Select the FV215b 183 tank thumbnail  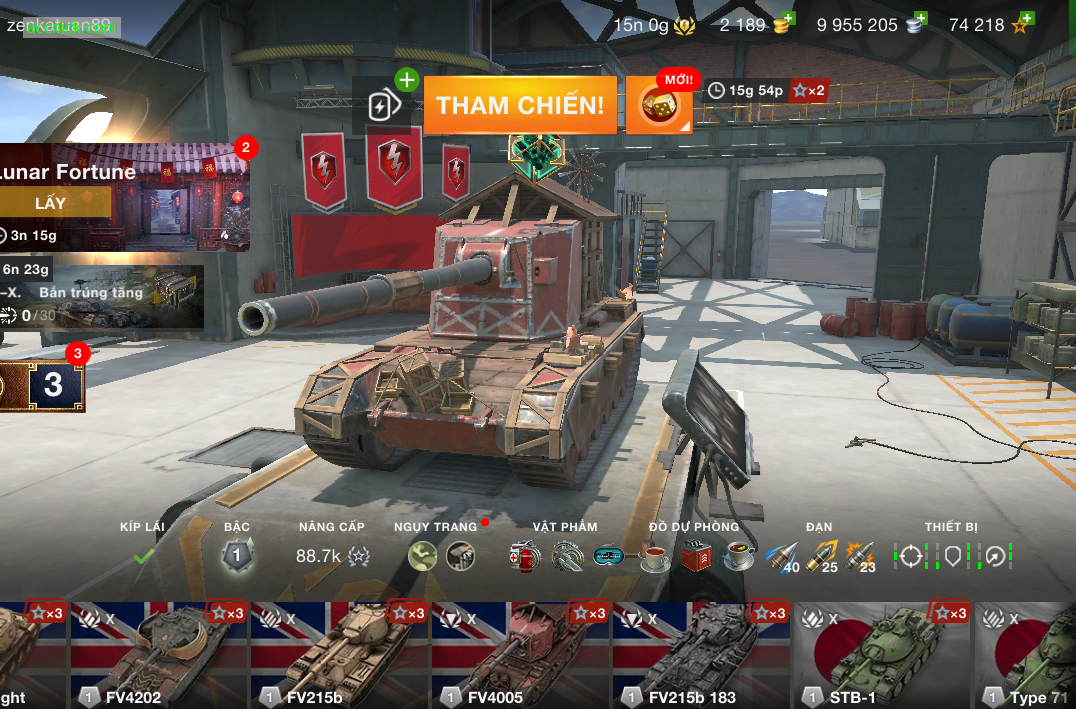(701, 655)
